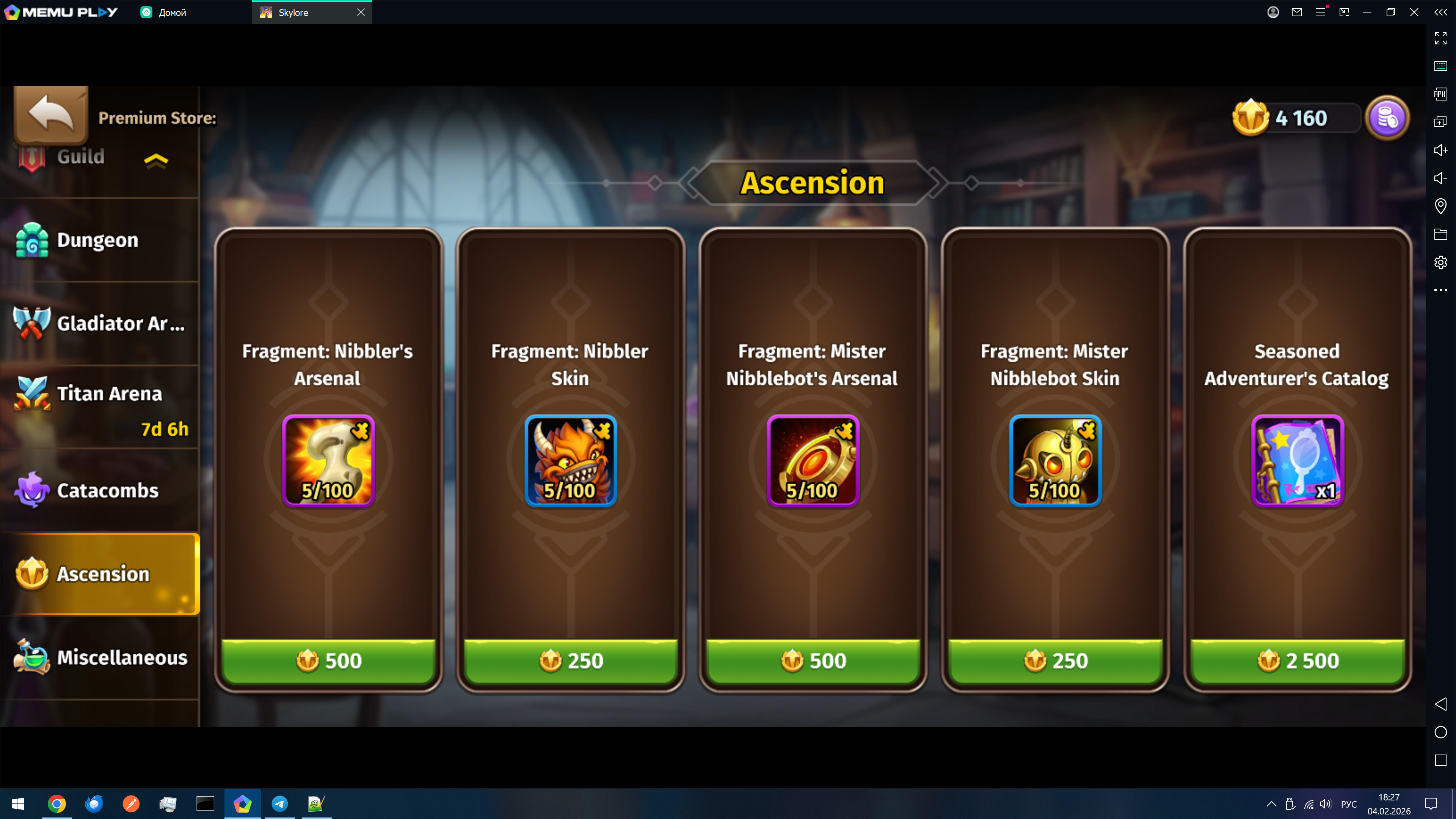Switch to the Guild store tab

[x=80, y=157]
